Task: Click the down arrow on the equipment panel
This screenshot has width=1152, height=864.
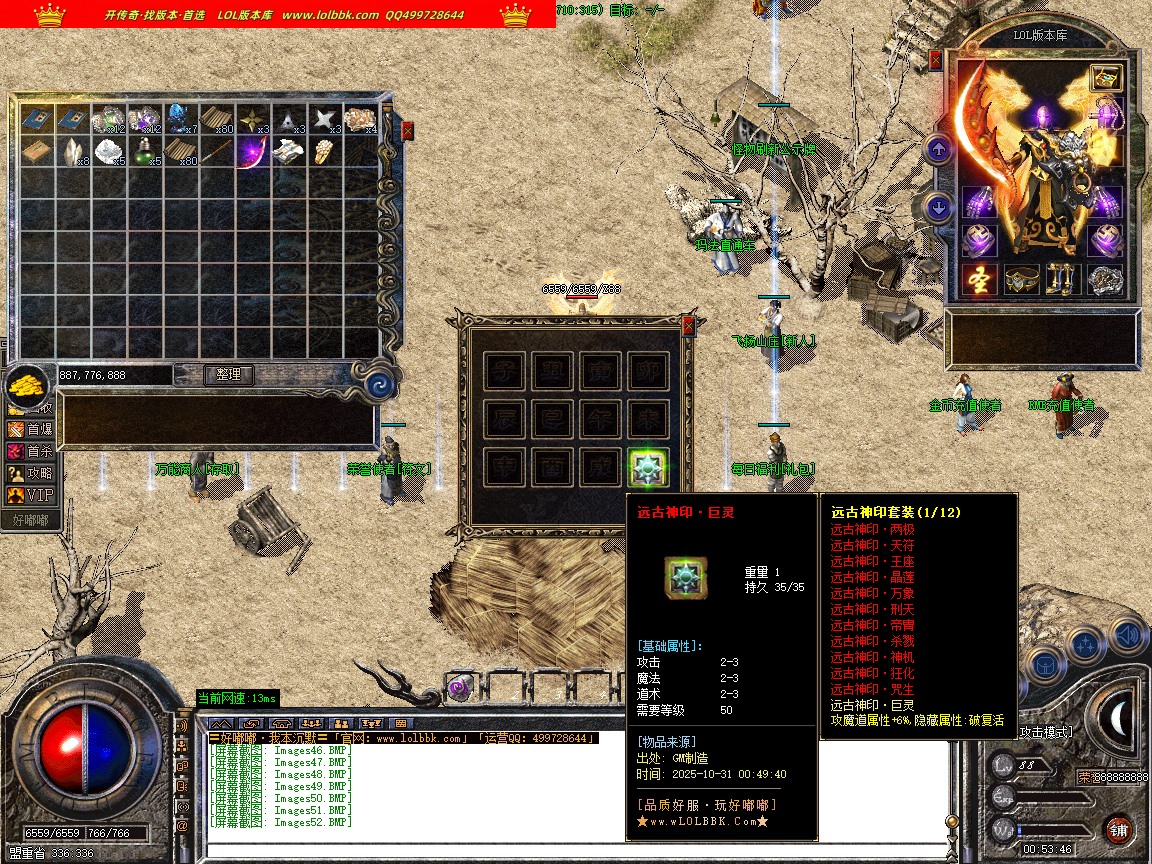Action: click(x=938, y=208)
